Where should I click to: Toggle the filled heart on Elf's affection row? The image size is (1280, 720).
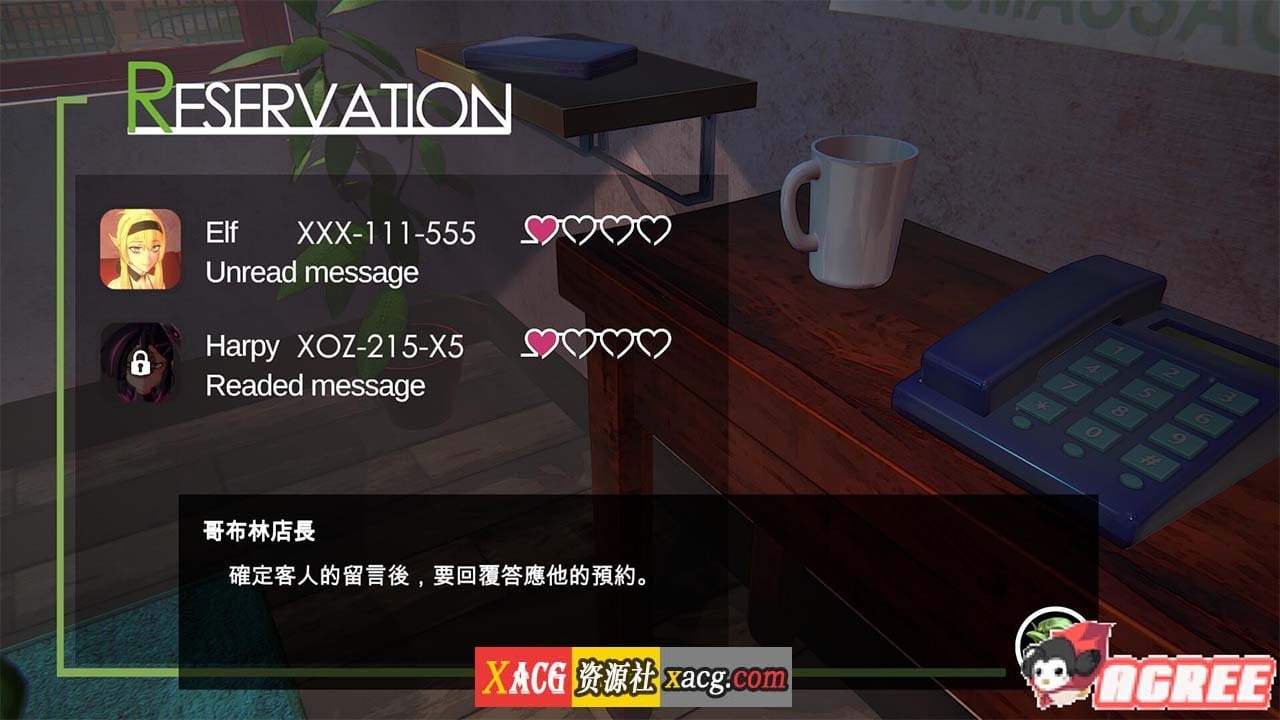coord(541,231)
